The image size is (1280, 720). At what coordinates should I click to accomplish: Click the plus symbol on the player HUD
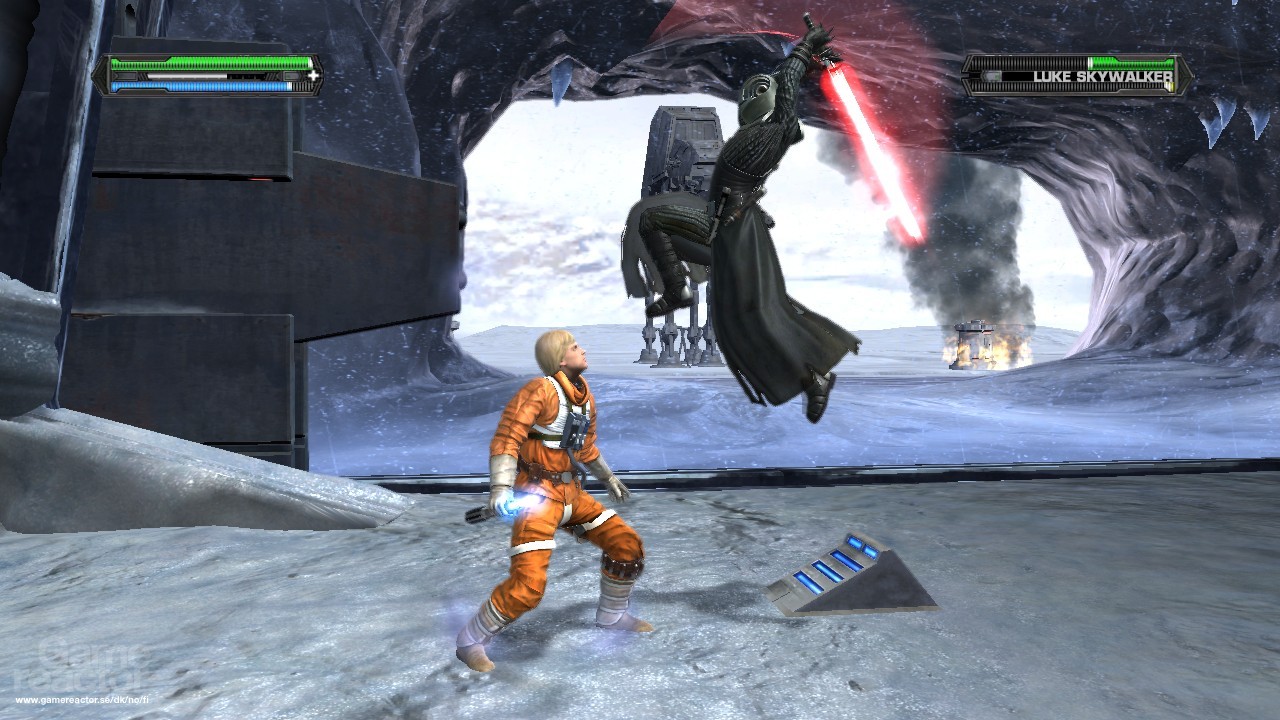(314, 75)
